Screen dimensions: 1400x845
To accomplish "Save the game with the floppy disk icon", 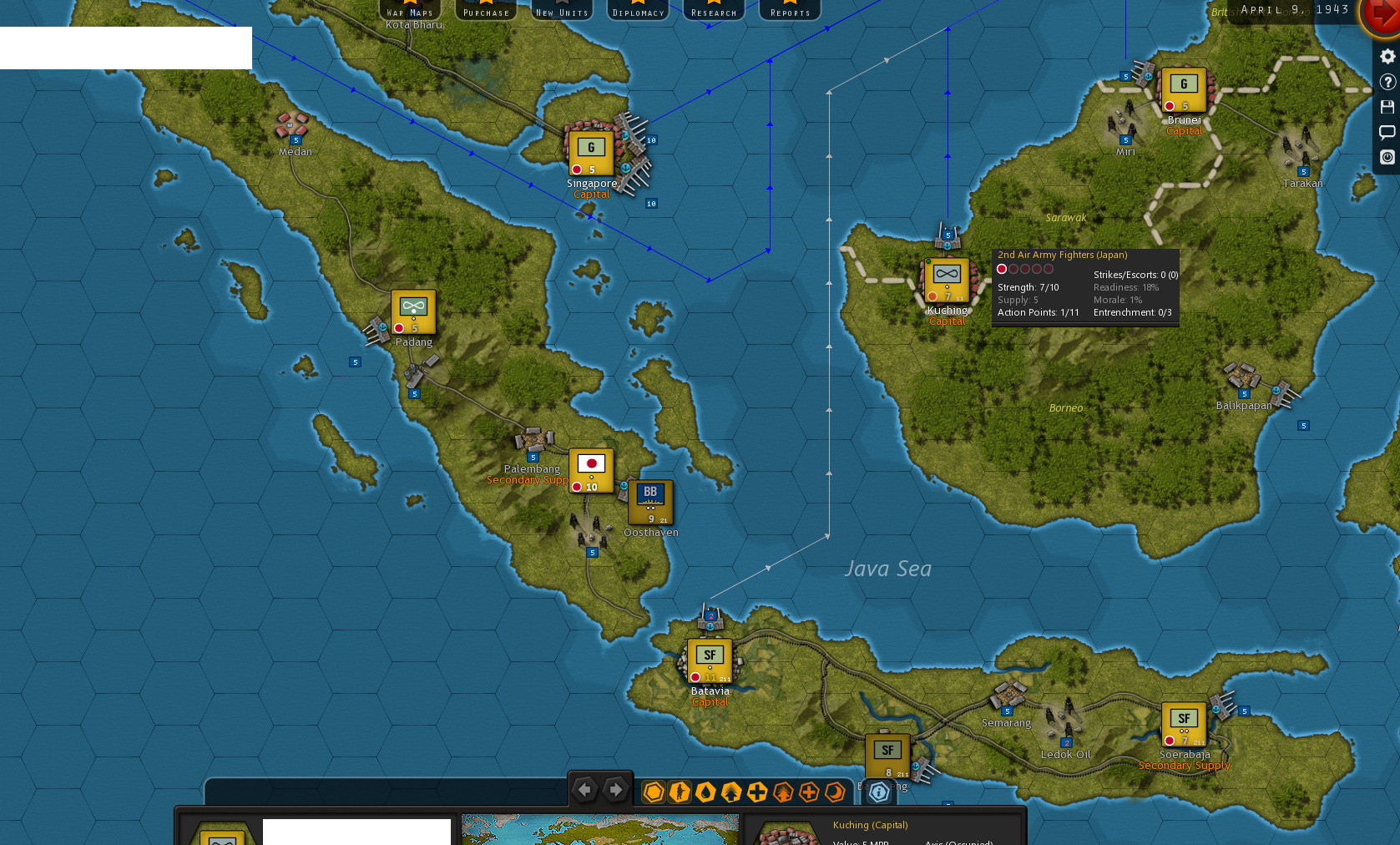I will (1387, 106).
